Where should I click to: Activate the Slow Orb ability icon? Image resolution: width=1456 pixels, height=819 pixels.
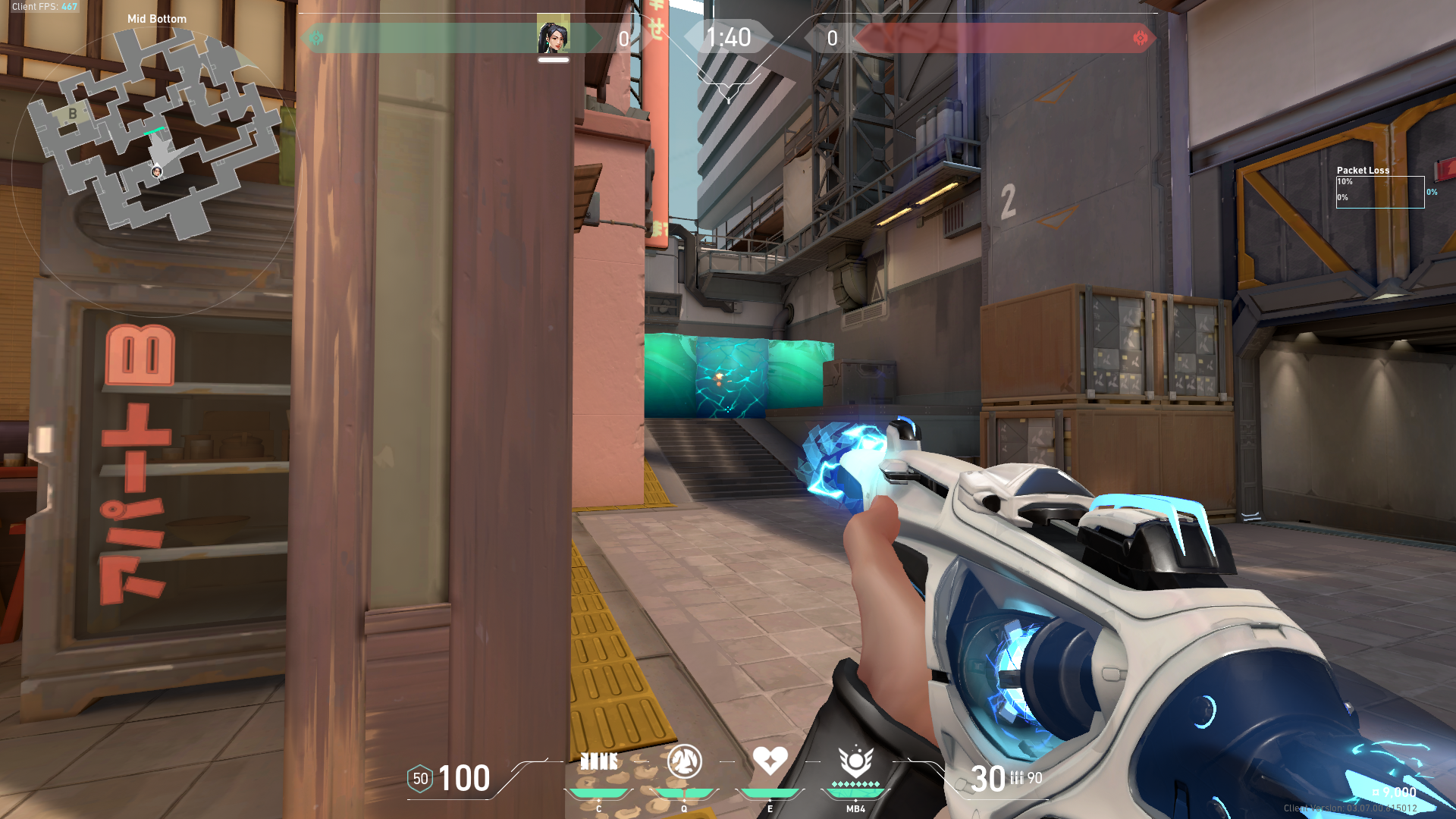click(684, 761)
